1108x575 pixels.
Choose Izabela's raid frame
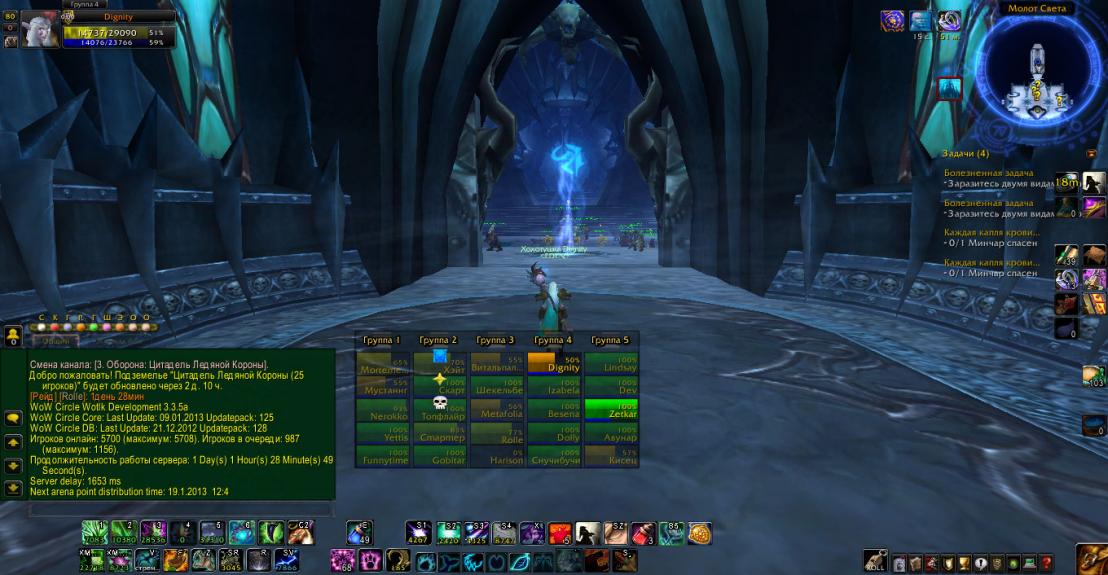pos(554,386)
